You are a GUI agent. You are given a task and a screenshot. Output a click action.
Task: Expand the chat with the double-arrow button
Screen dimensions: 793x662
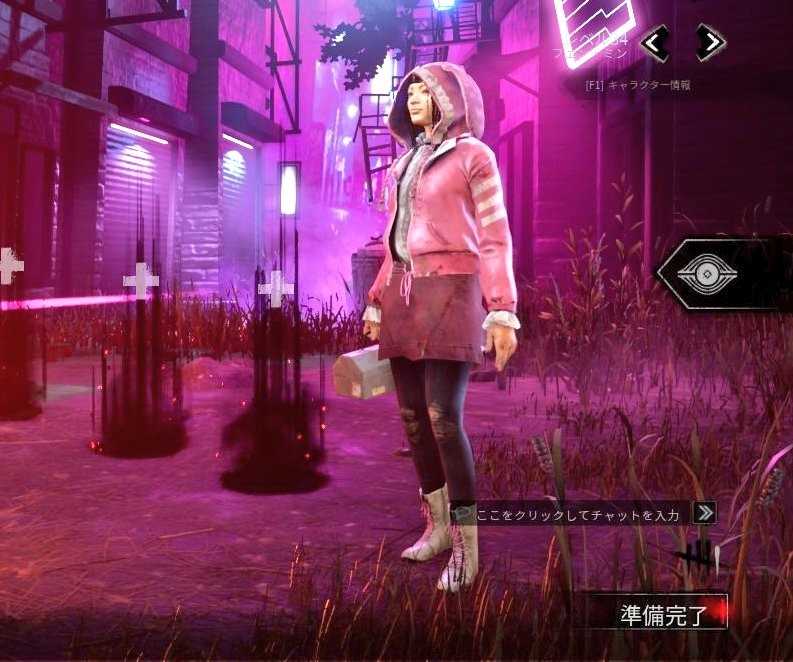coord(704,513)
